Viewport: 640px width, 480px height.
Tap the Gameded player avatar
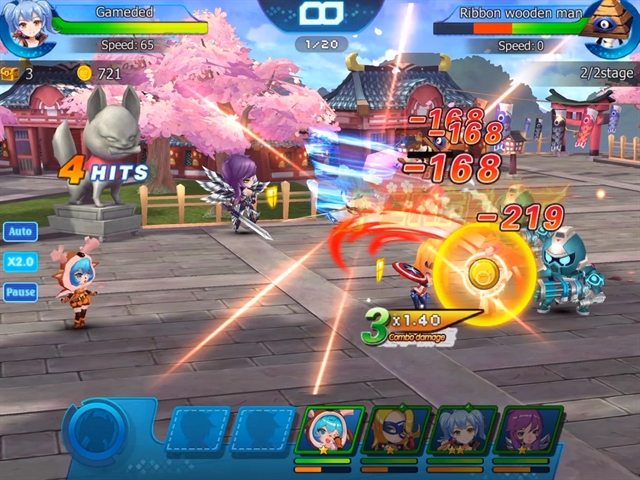[25, 25]
